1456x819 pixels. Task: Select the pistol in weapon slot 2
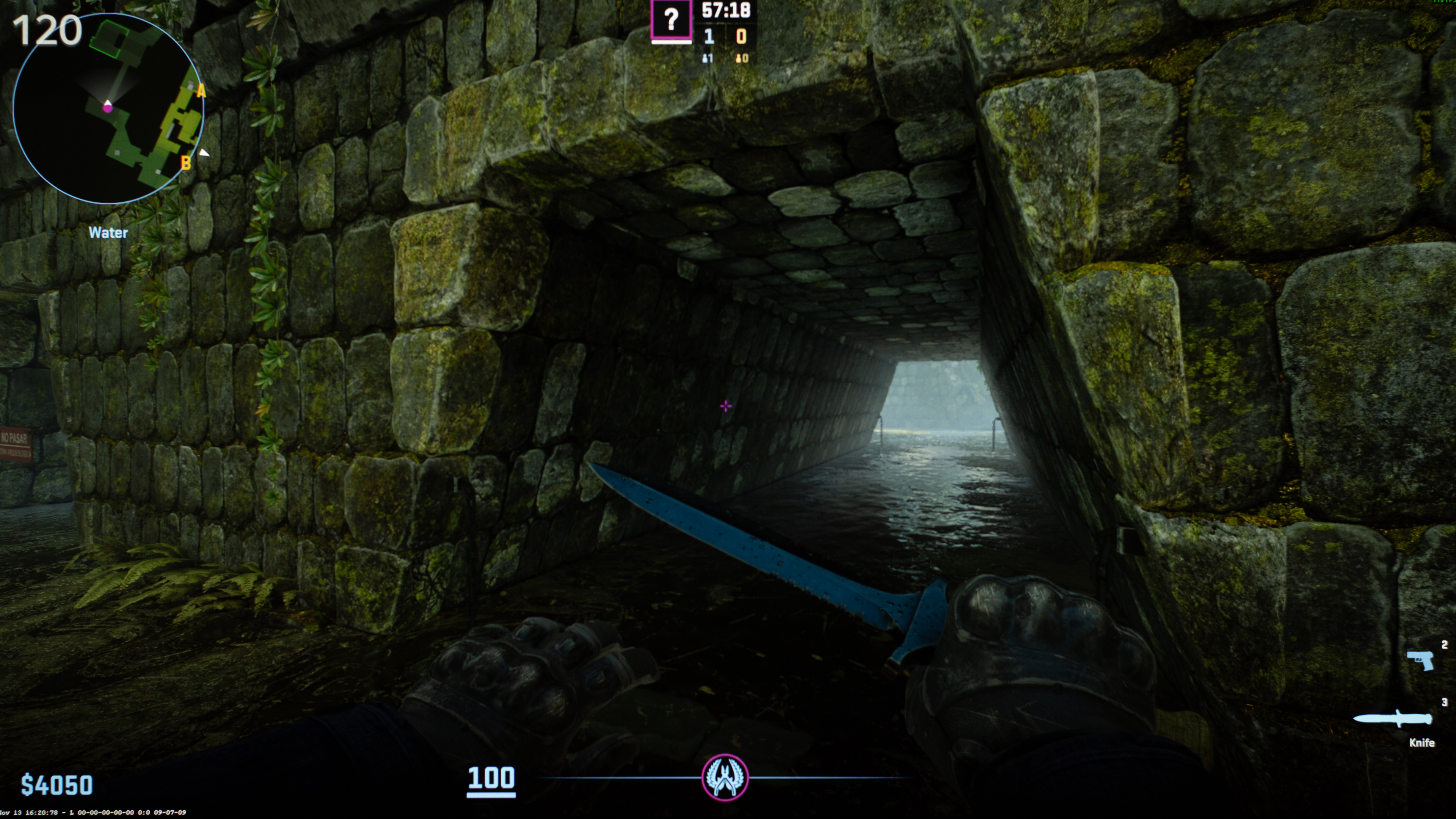1420,660
